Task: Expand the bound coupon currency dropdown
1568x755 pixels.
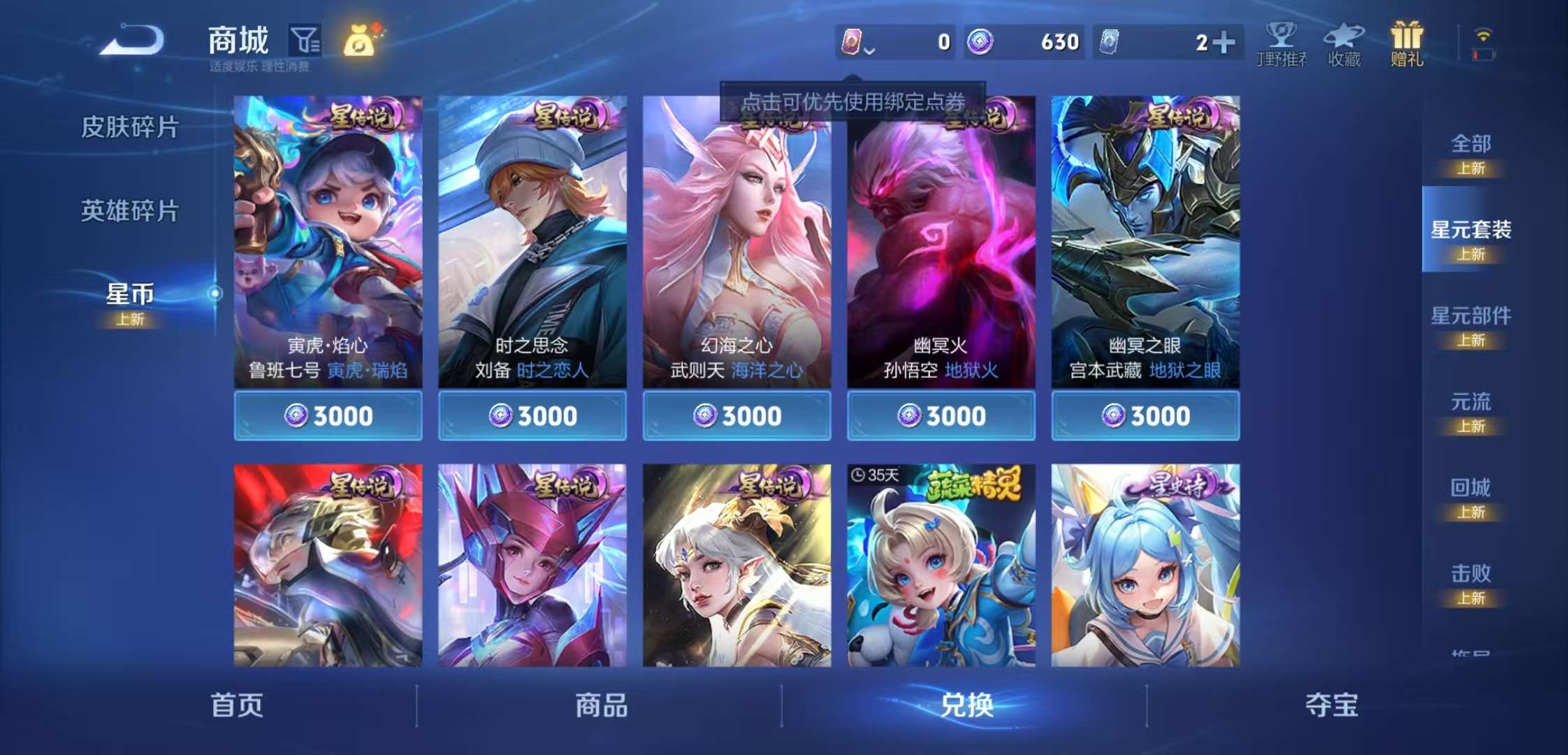Action: click(869, 50)
